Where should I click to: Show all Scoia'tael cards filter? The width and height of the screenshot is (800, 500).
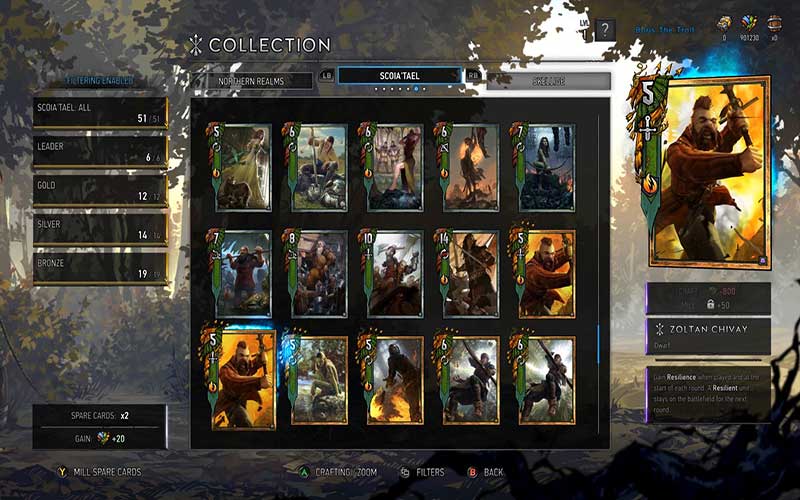tap(99, 112)
